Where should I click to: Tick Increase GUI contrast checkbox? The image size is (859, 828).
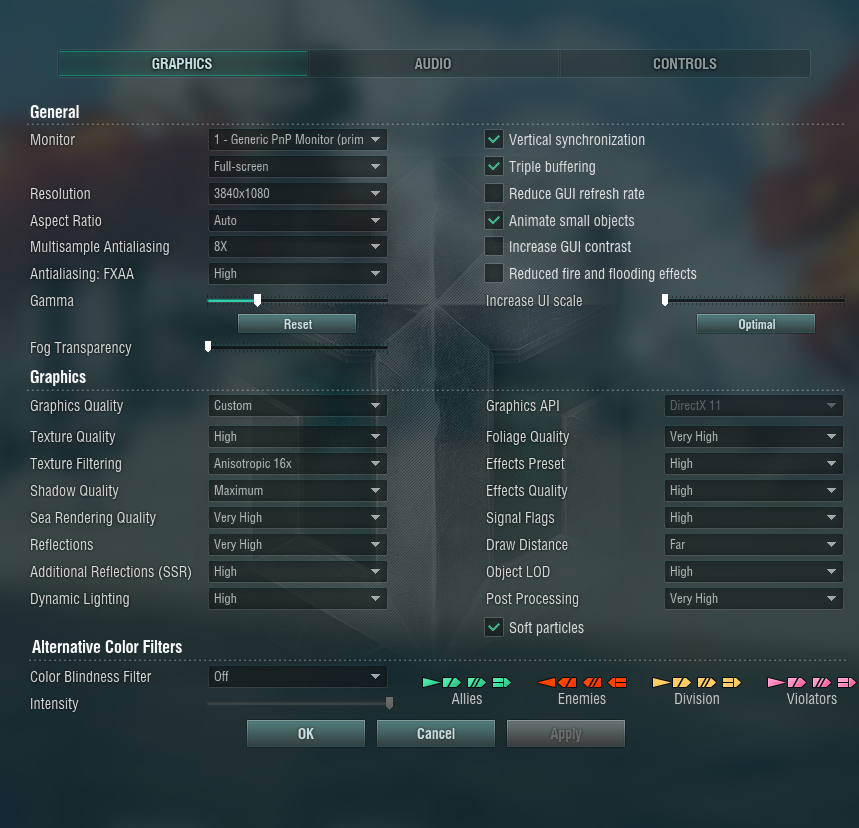point(494,247)
